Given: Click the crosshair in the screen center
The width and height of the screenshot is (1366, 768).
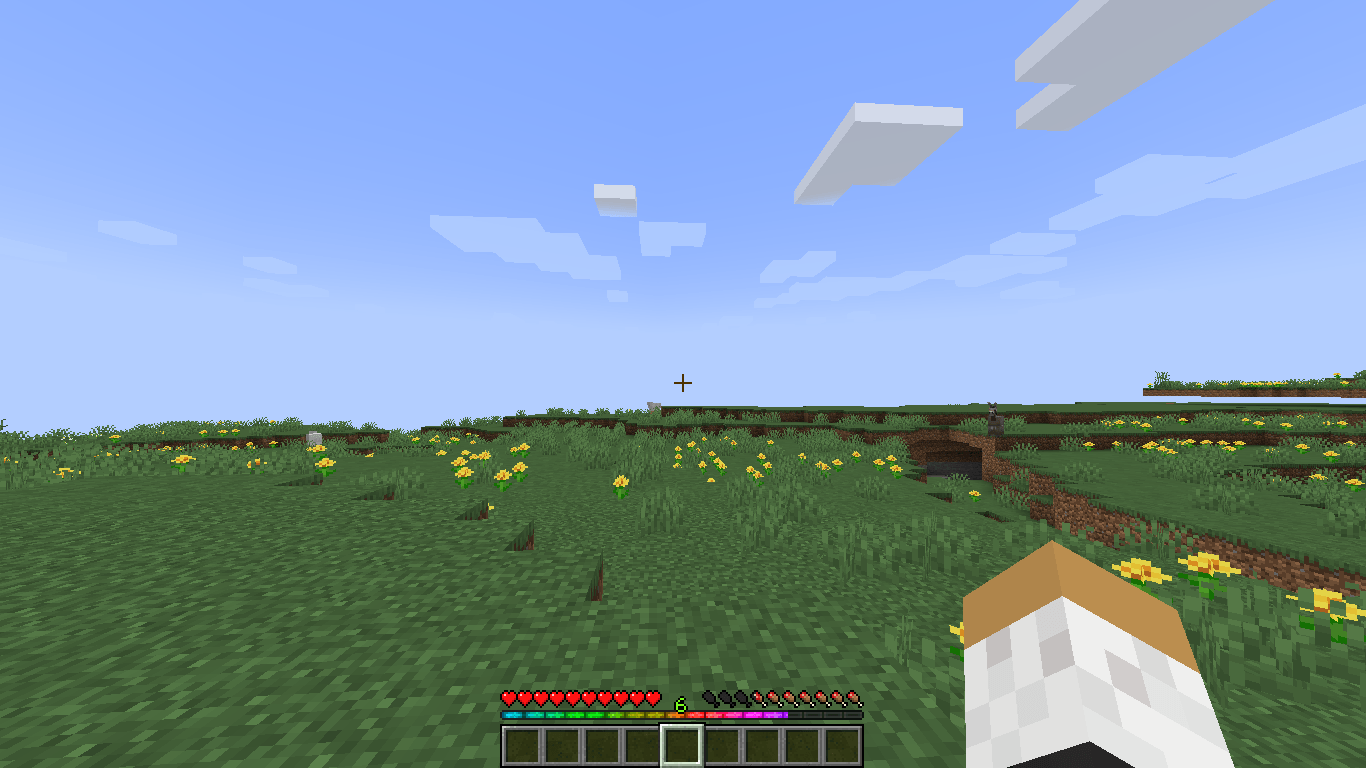Looking at the screenshot, I should click(x=683, y=382).
